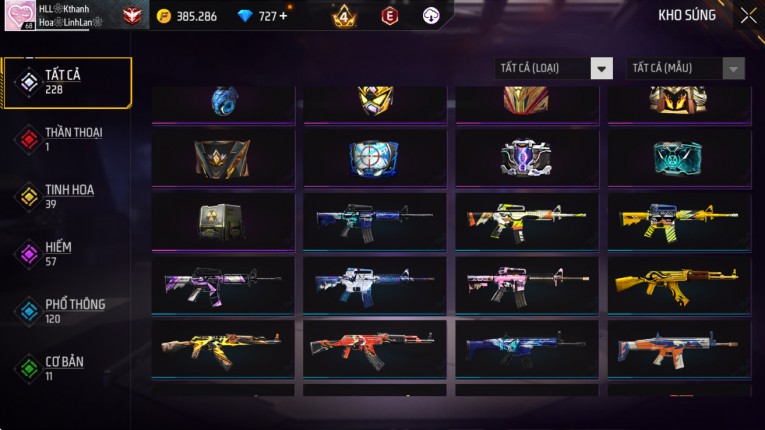Open the red E badge icon
The image size is (765, 430).
389,16
